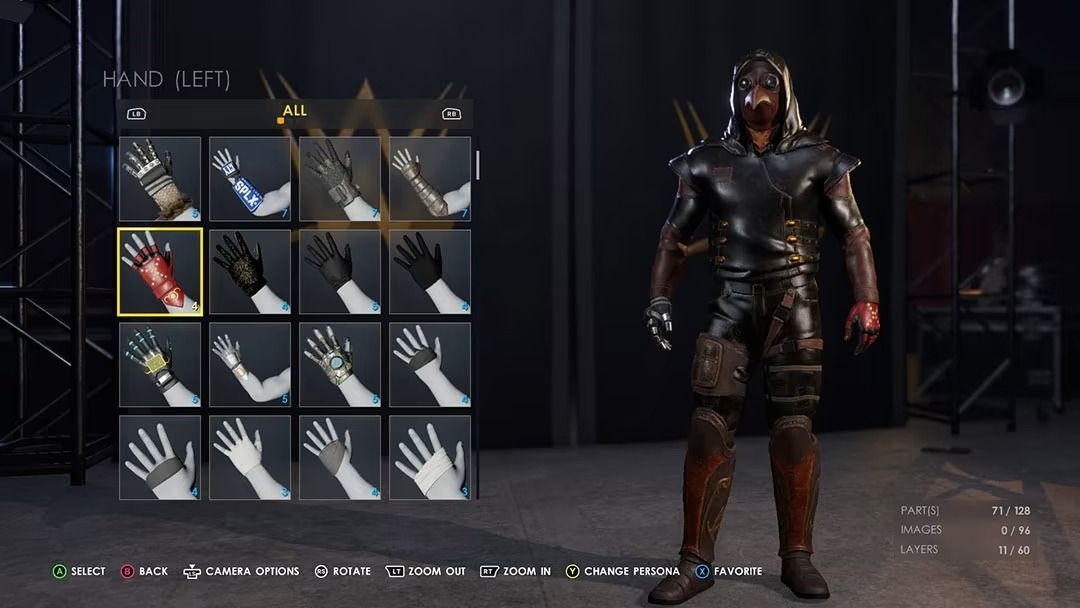Select the spiked glove with fur cuff
1080x608 pixels.
point(160,179)
